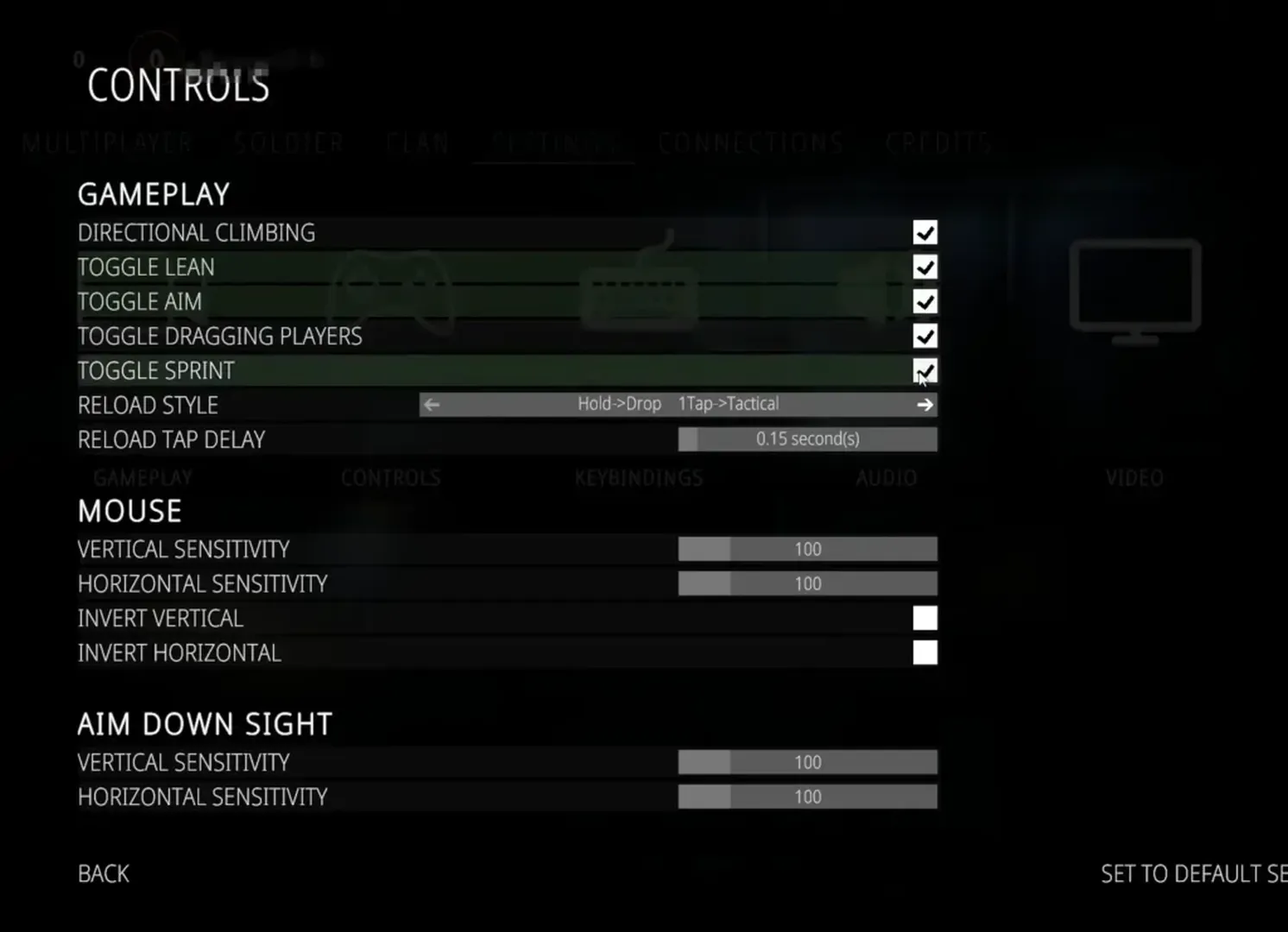This screenshot has height=932, width=1288.
Task: Click the left arrow for Reload Style
Action: click(431, 404)
